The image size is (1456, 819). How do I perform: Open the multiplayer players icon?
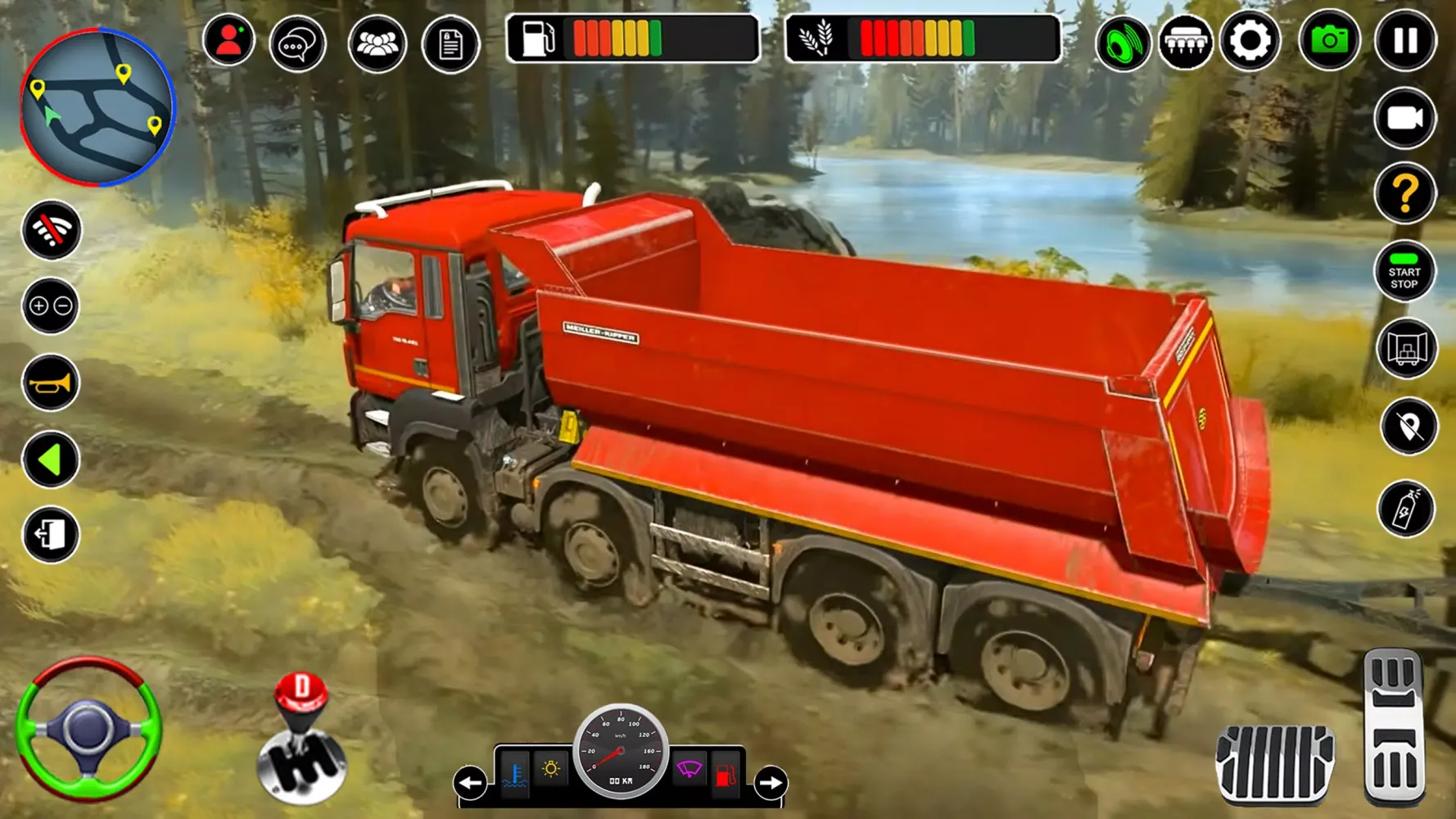coord(377,41)
